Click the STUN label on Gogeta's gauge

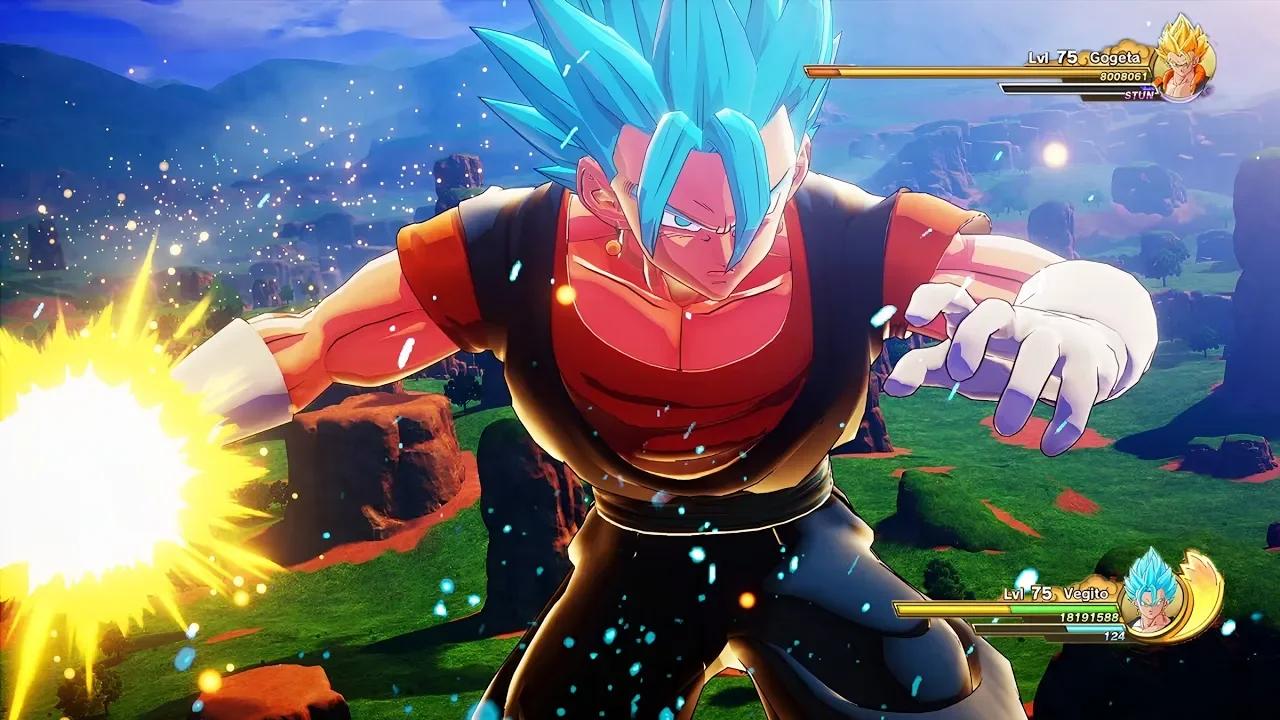1140,95
